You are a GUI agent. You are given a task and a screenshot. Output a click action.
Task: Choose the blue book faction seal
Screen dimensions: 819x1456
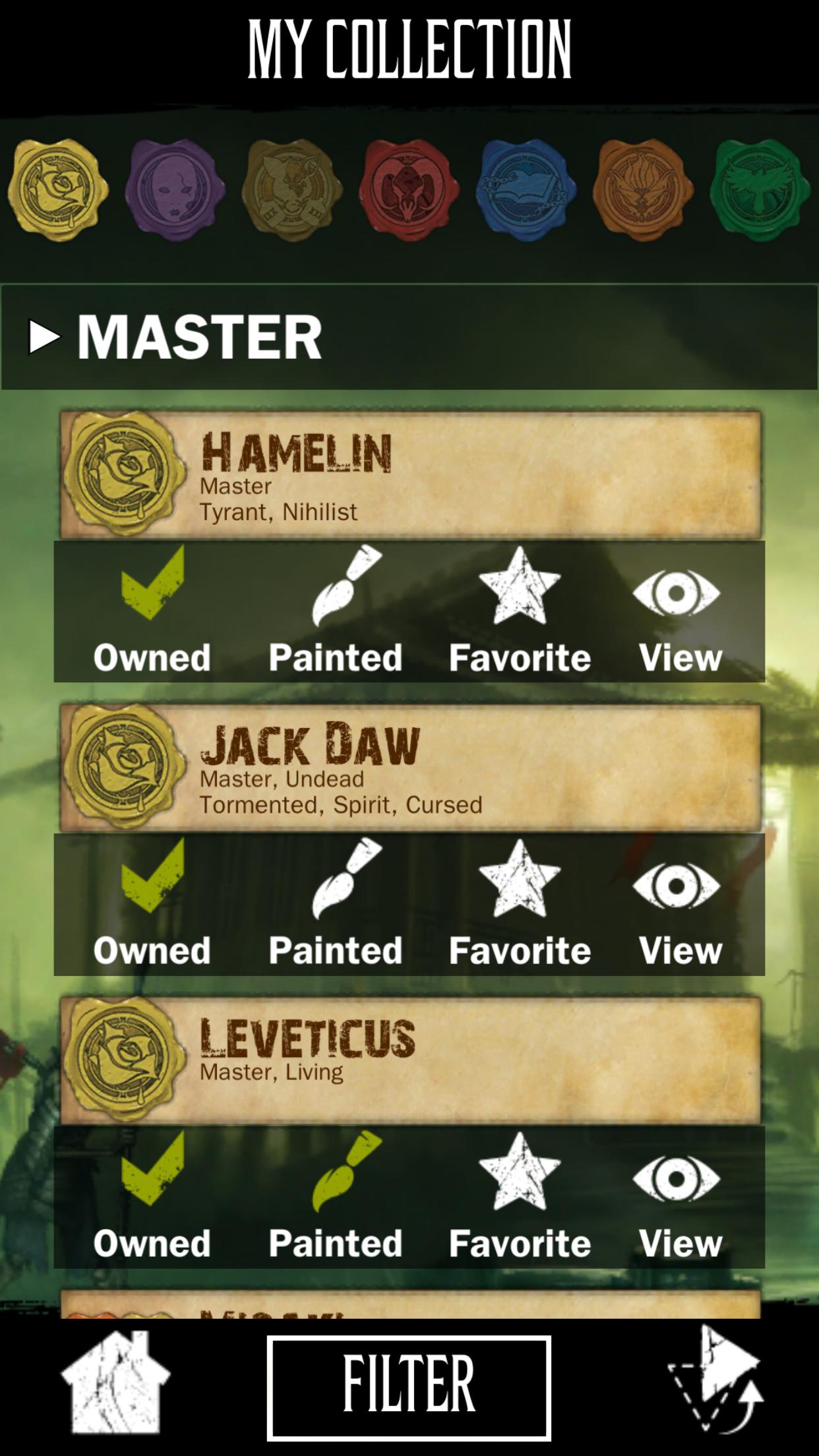coord(526,190)
